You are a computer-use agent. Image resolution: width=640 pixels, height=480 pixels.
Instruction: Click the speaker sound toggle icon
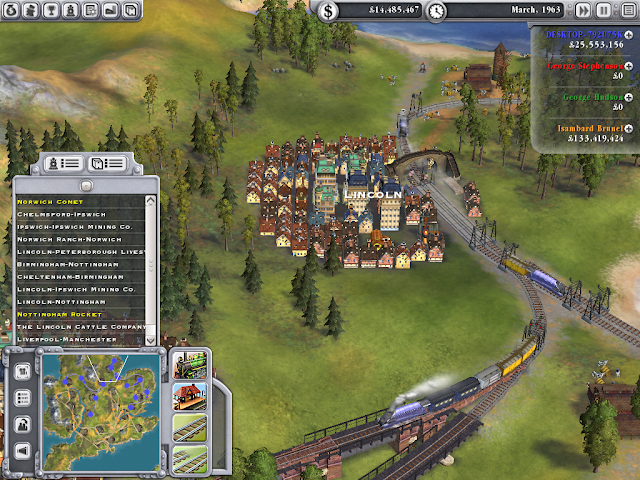pos(22,452)
